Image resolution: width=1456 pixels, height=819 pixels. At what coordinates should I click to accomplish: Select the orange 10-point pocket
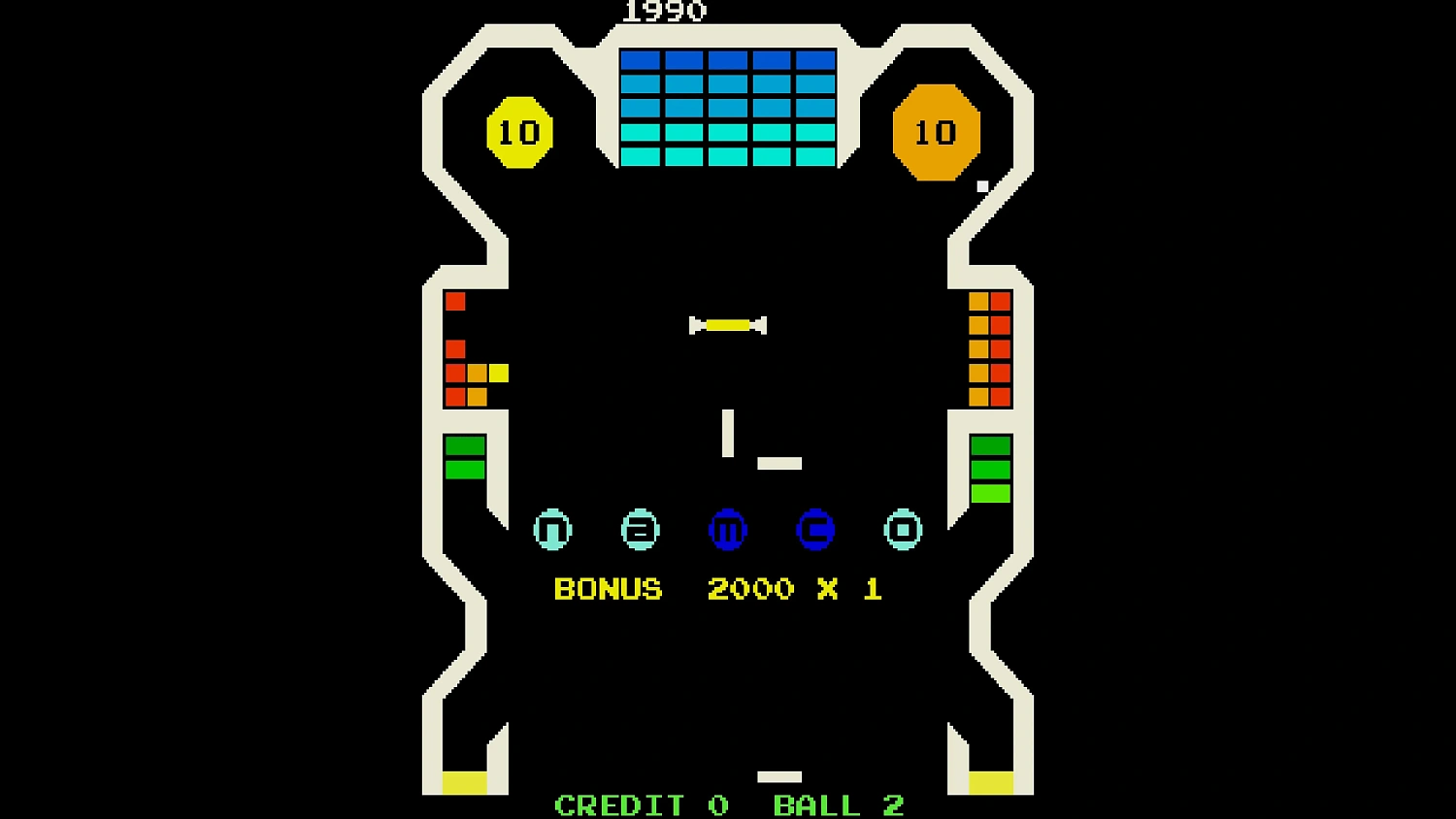coord(935,132)
